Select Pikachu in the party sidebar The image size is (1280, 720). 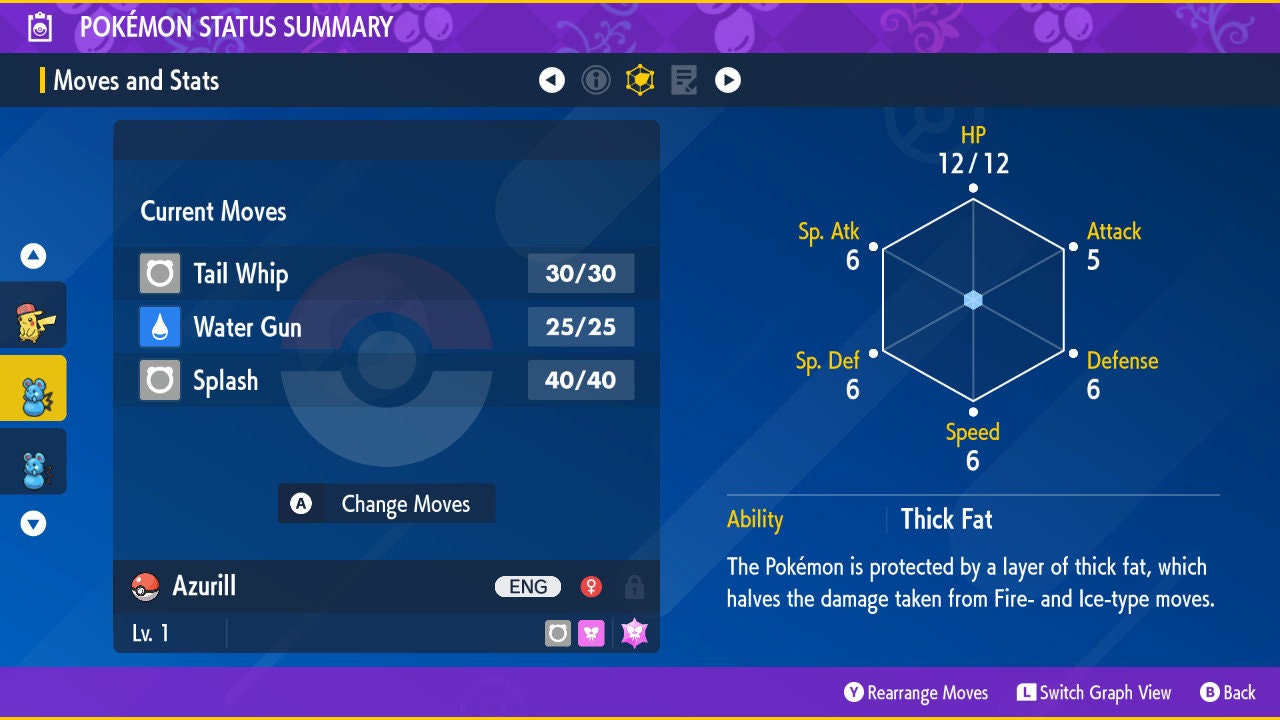[33, 315]
